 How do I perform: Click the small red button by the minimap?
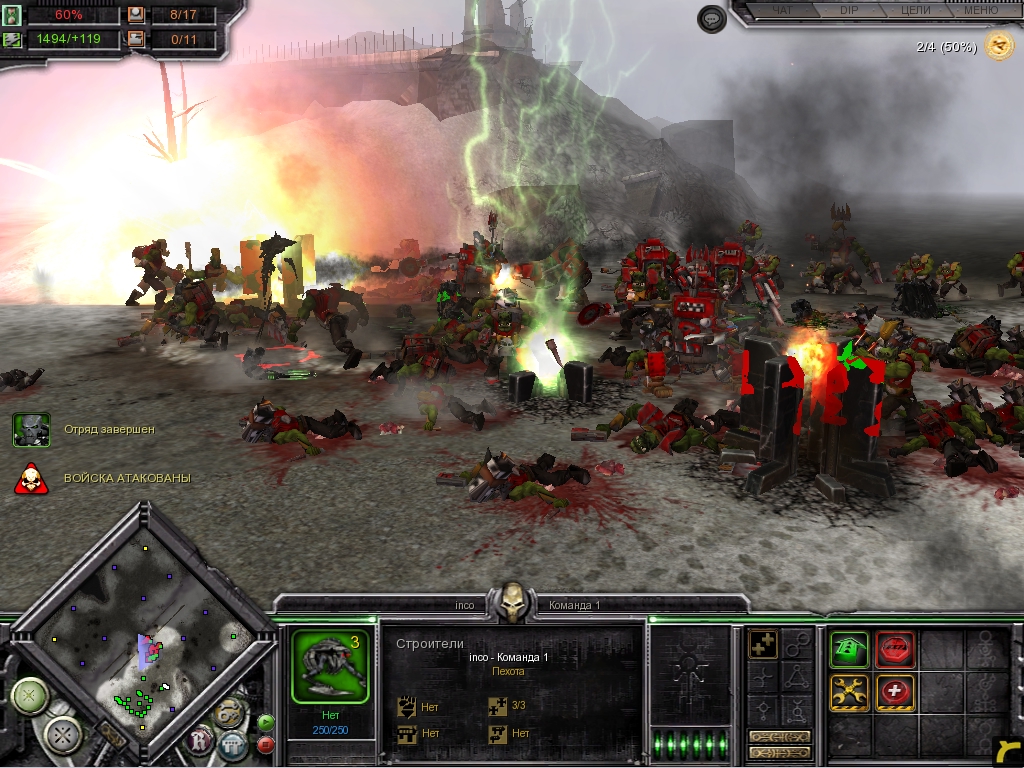(266, 744)
